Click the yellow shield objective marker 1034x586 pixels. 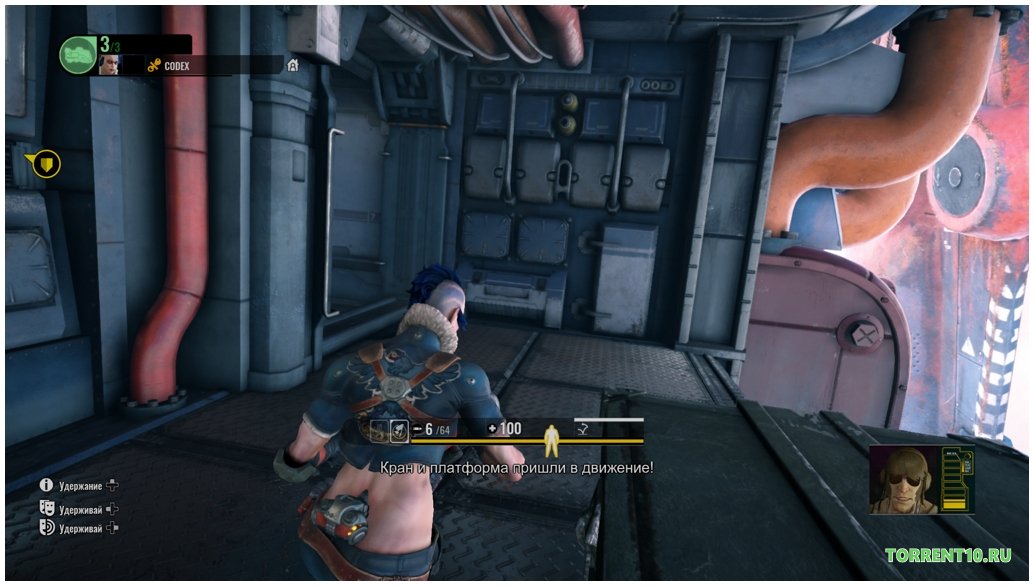pyautogui.click(x=46, y=163)
